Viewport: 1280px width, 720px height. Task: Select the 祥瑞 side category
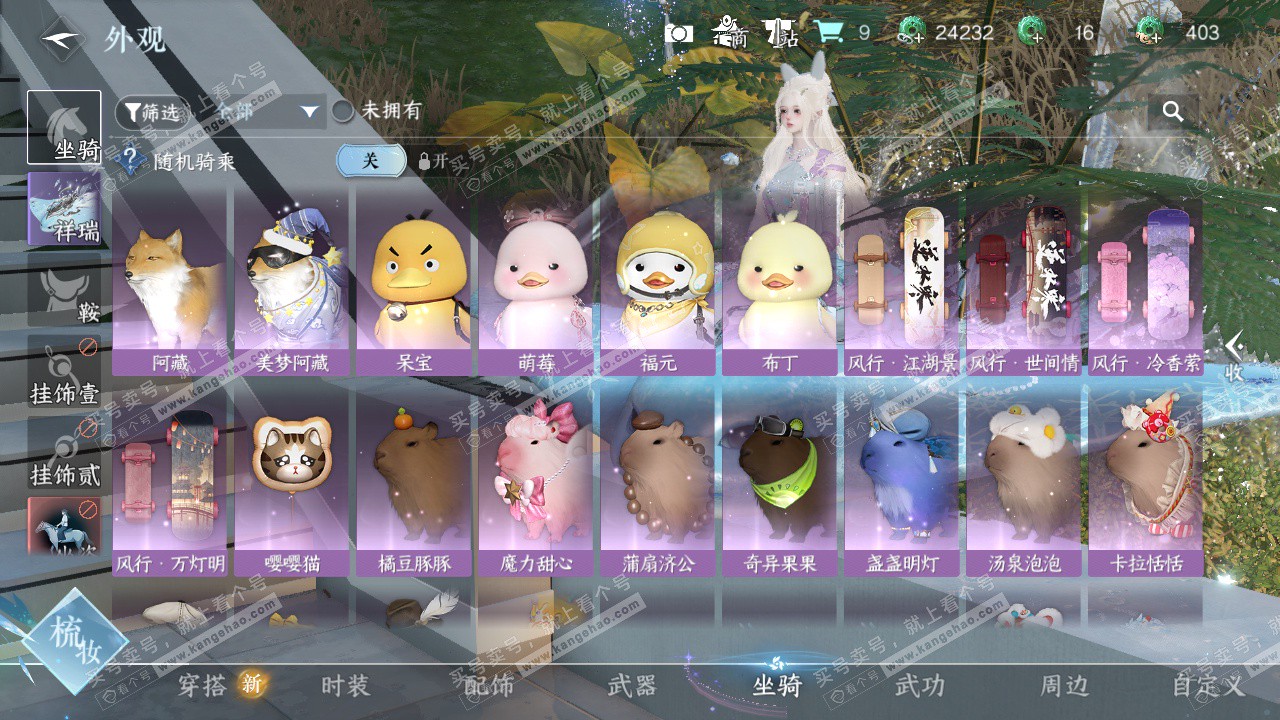click(x=64, y=209)
